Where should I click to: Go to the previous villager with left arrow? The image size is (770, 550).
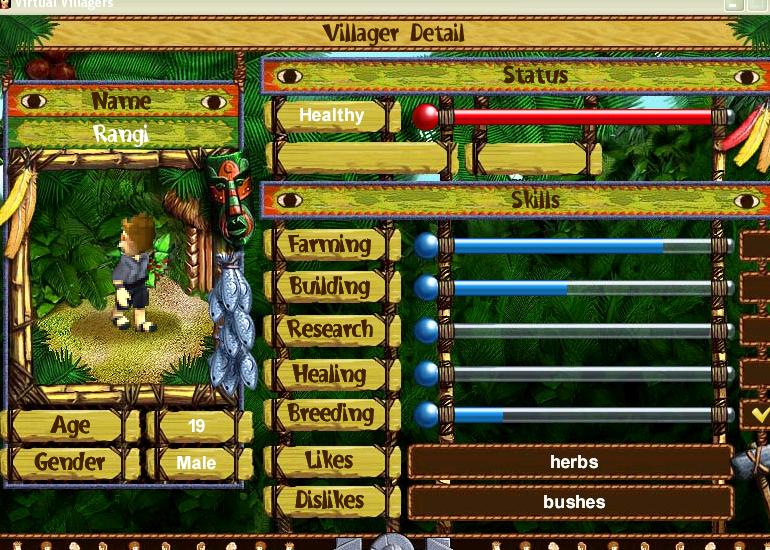point(349,544)
